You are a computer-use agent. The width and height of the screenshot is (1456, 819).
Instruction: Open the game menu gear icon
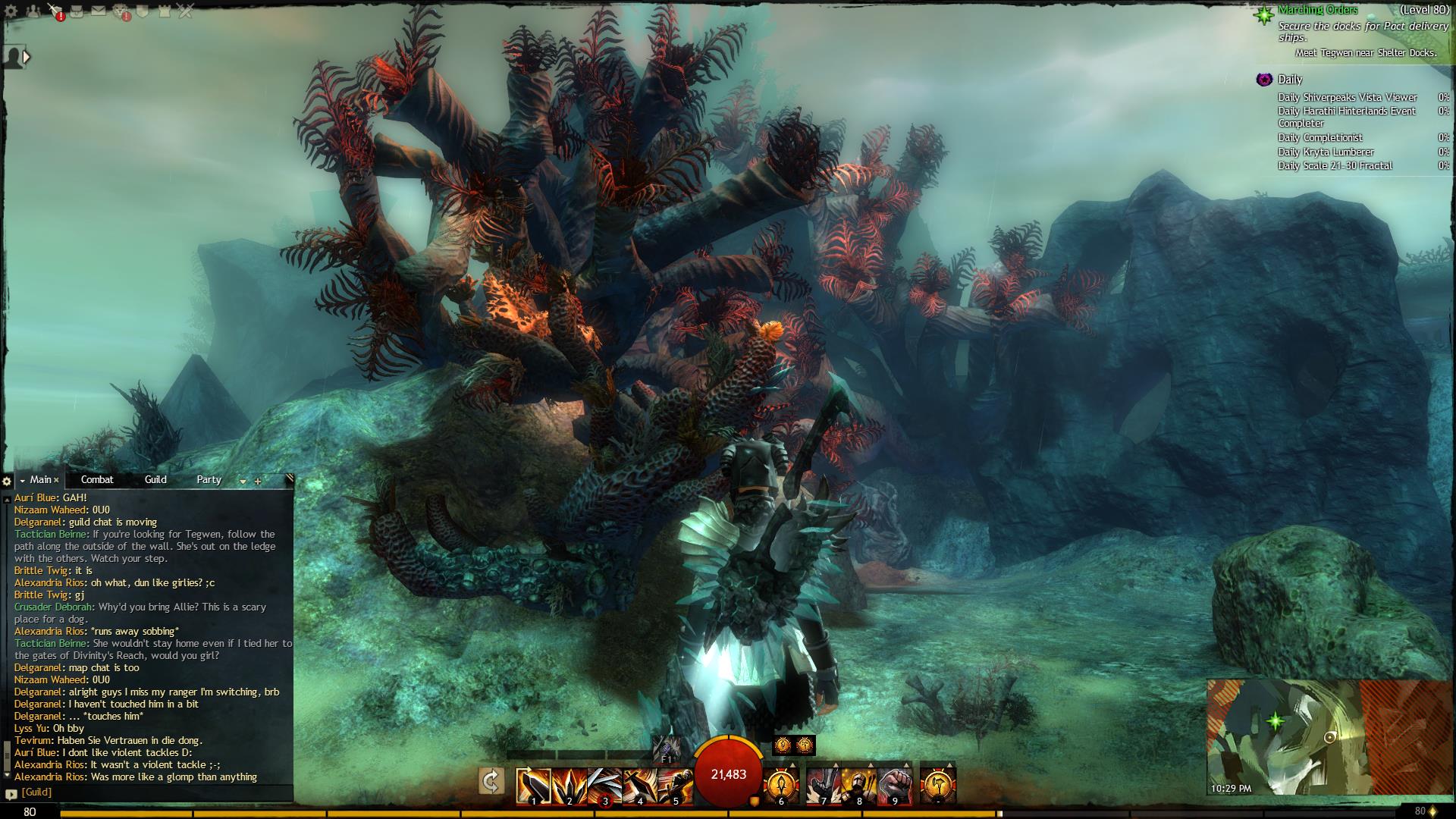tap(11, 11)
